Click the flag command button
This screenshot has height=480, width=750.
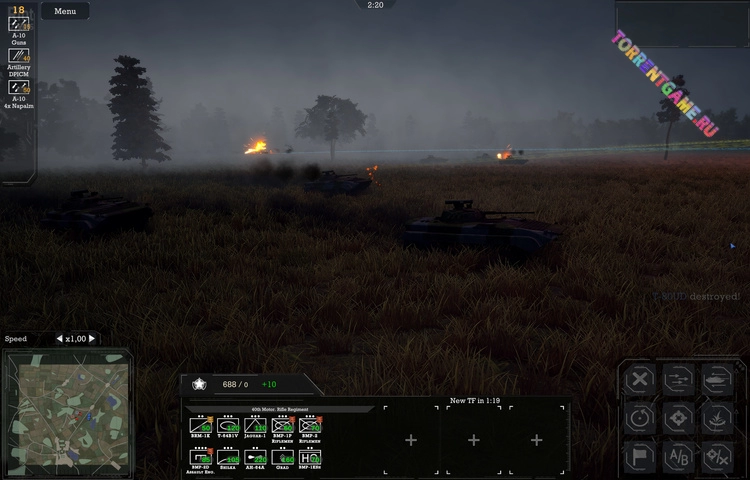tap(640, 456)
